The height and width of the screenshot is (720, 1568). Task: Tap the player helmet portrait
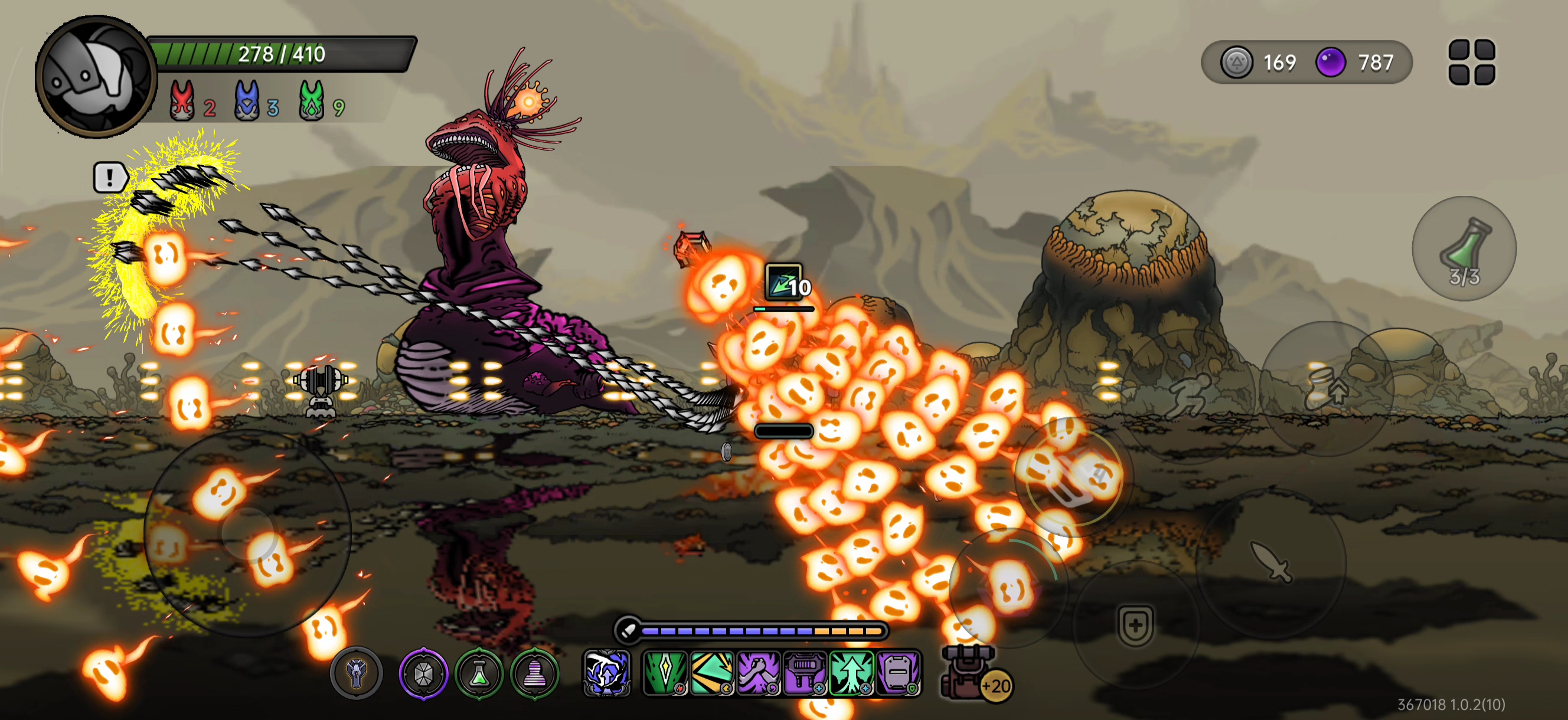96,77
